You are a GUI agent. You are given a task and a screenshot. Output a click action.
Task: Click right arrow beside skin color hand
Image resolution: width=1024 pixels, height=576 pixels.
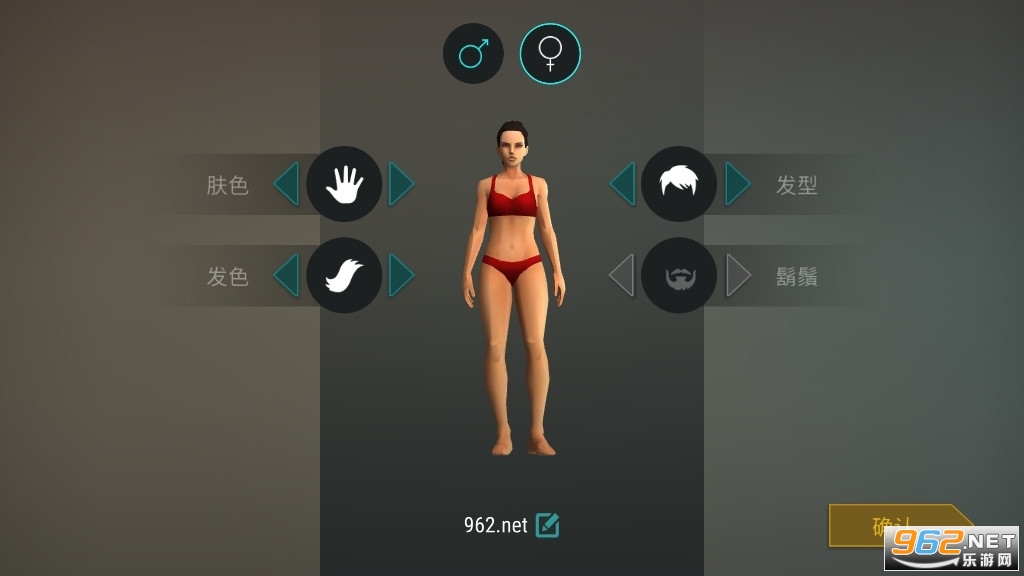401,184
